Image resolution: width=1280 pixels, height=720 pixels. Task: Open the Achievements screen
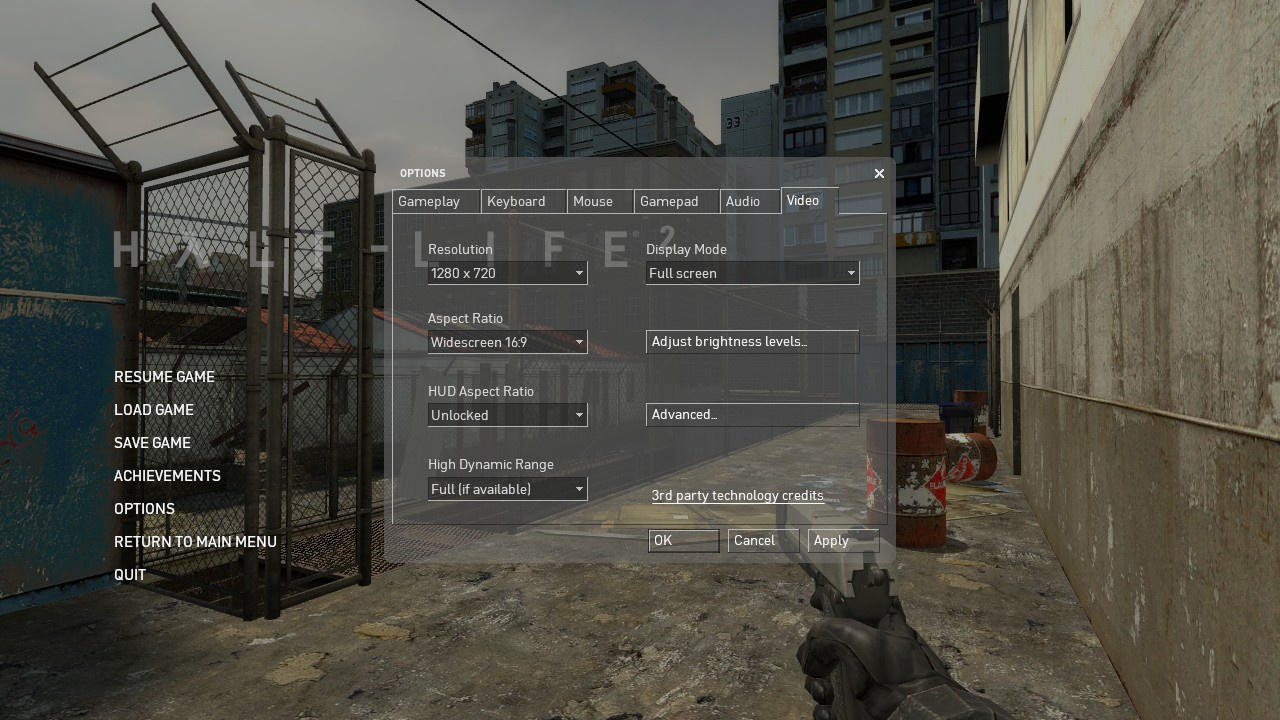[x=167, y=476]
